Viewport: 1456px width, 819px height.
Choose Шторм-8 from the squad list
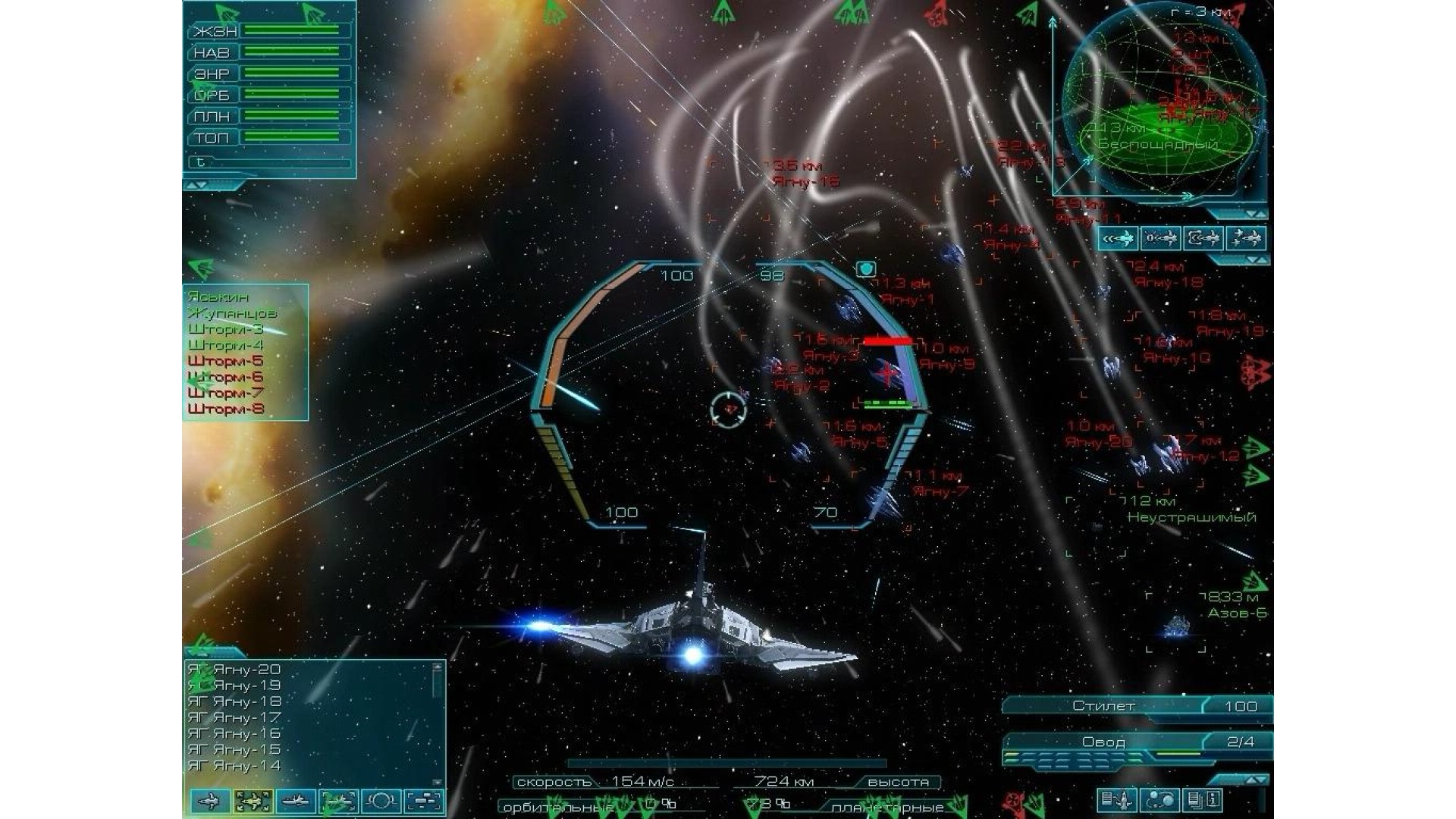[x=225, y=409]
